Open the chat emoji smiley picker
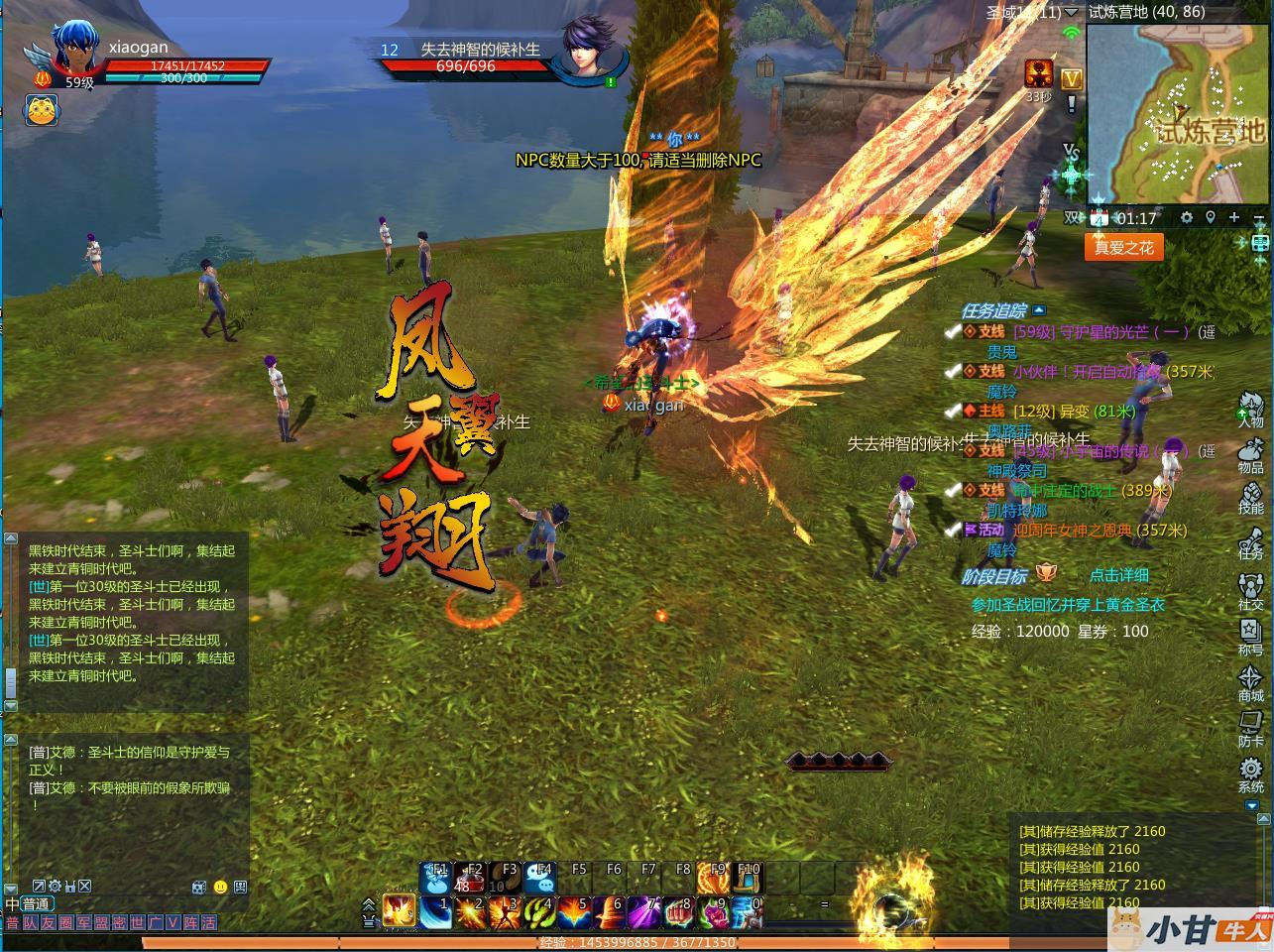 tap(220, 887)
